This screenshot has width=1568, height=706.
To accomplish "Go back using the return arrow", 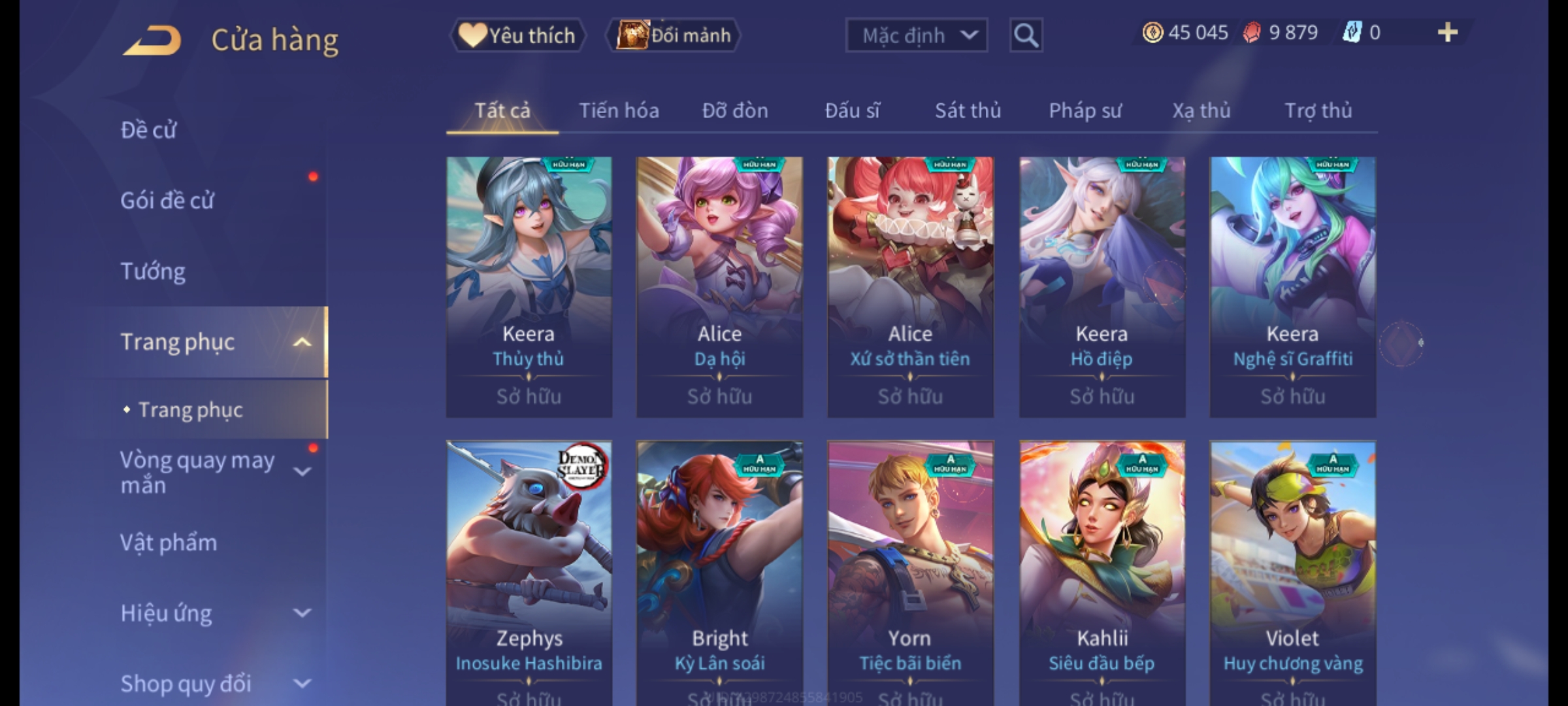I will (152, 41).
